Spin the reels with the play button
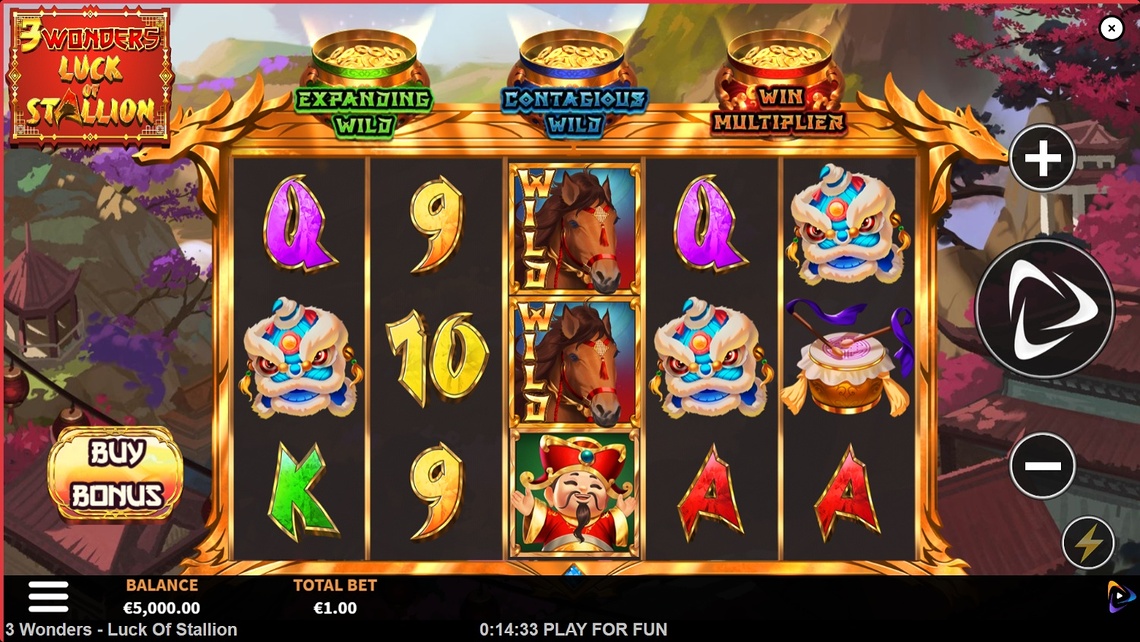The width and height of the screenshot is (1140, 642). point(1044,309)
